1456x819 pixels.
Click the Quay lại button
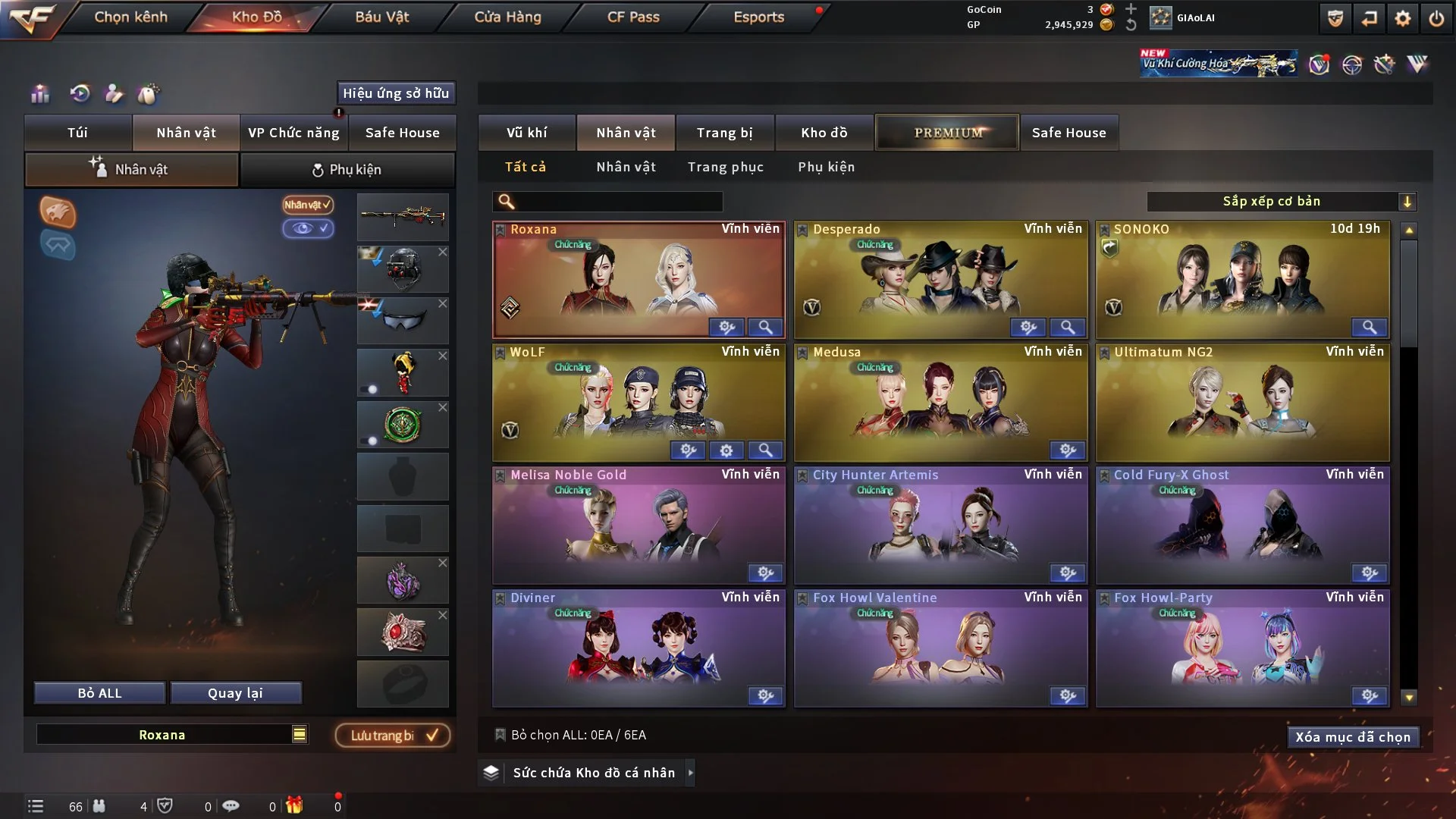pyautogui.click(x=235, y=693)
